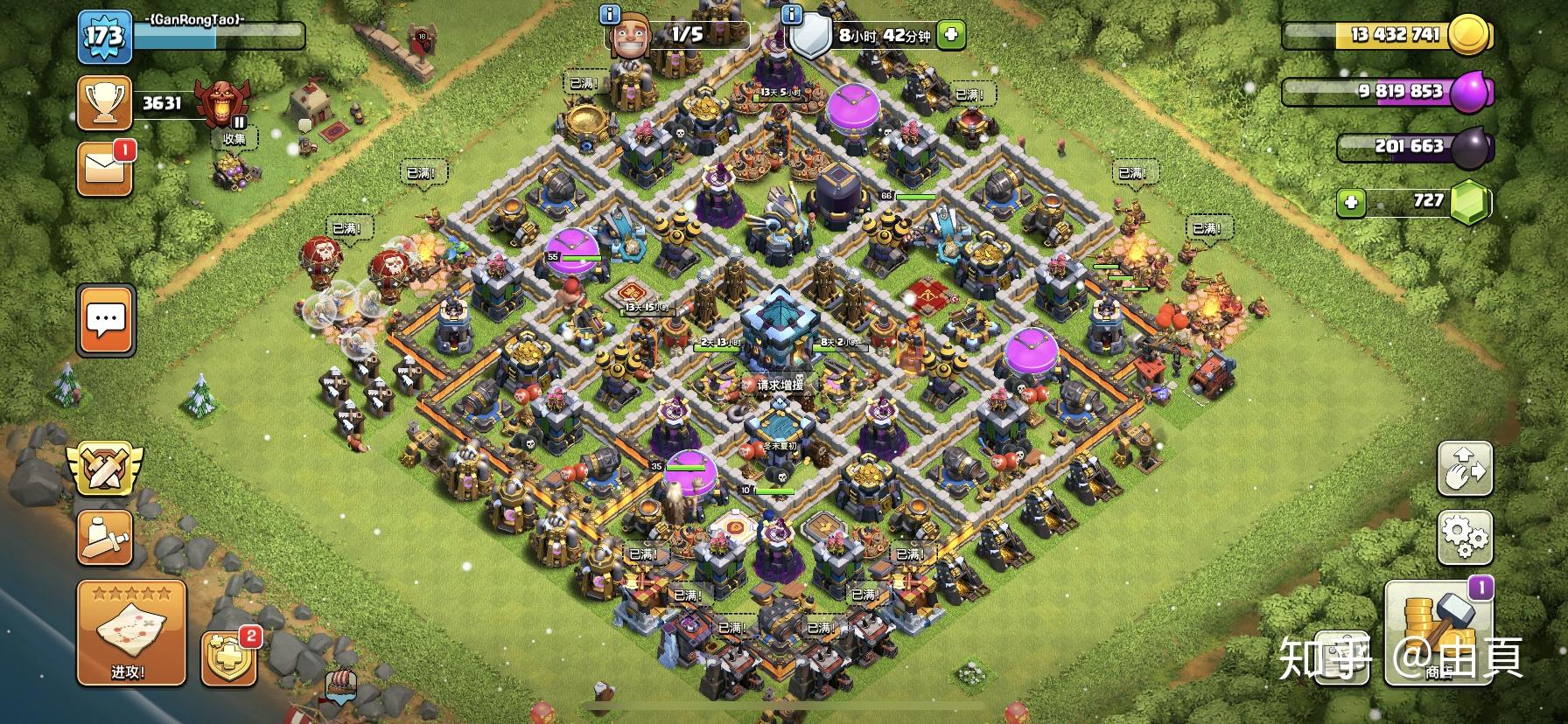
Task: Buy gems with green plus button
Action: coord(1351,203)
